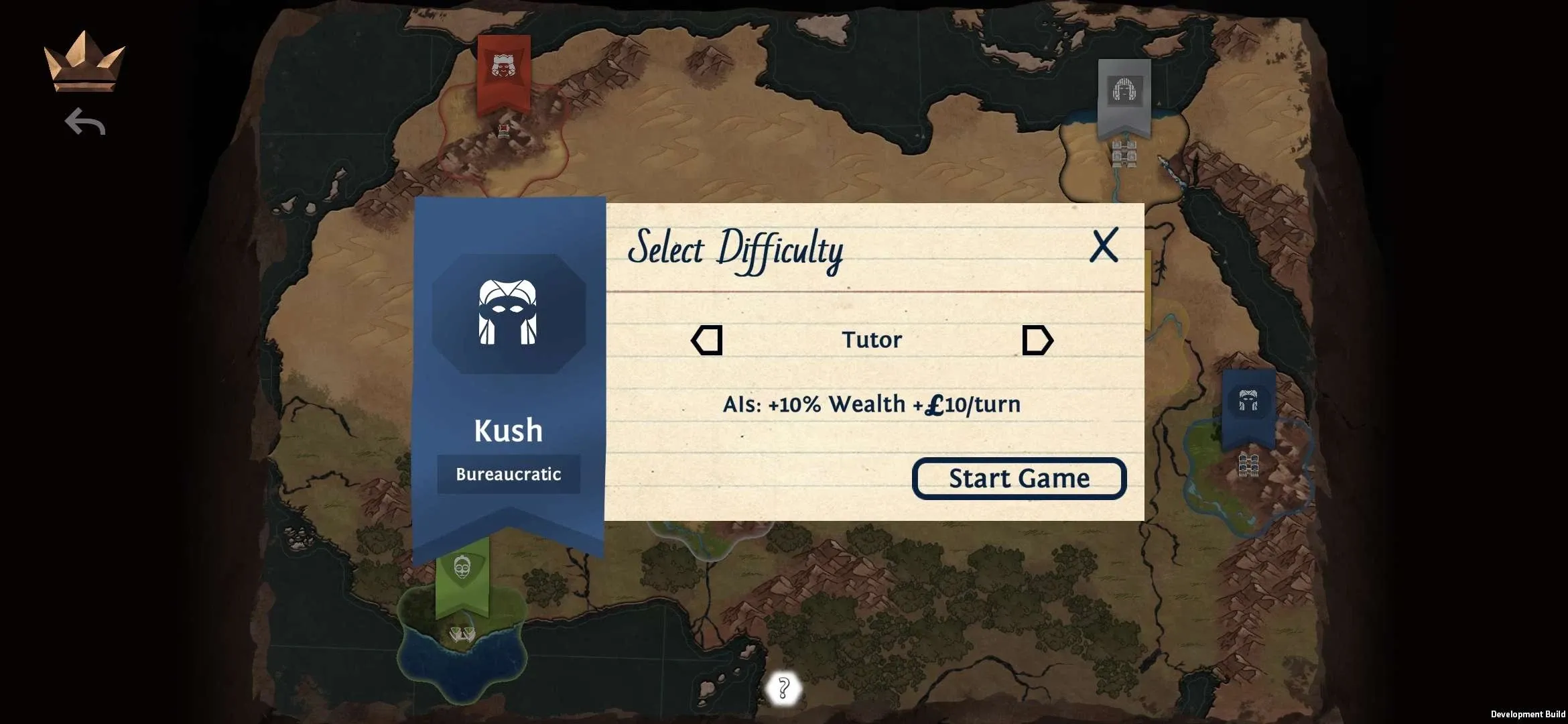Select the gray banner kingdom on the map
The image size is (1568, 724).
(1124, 94)
